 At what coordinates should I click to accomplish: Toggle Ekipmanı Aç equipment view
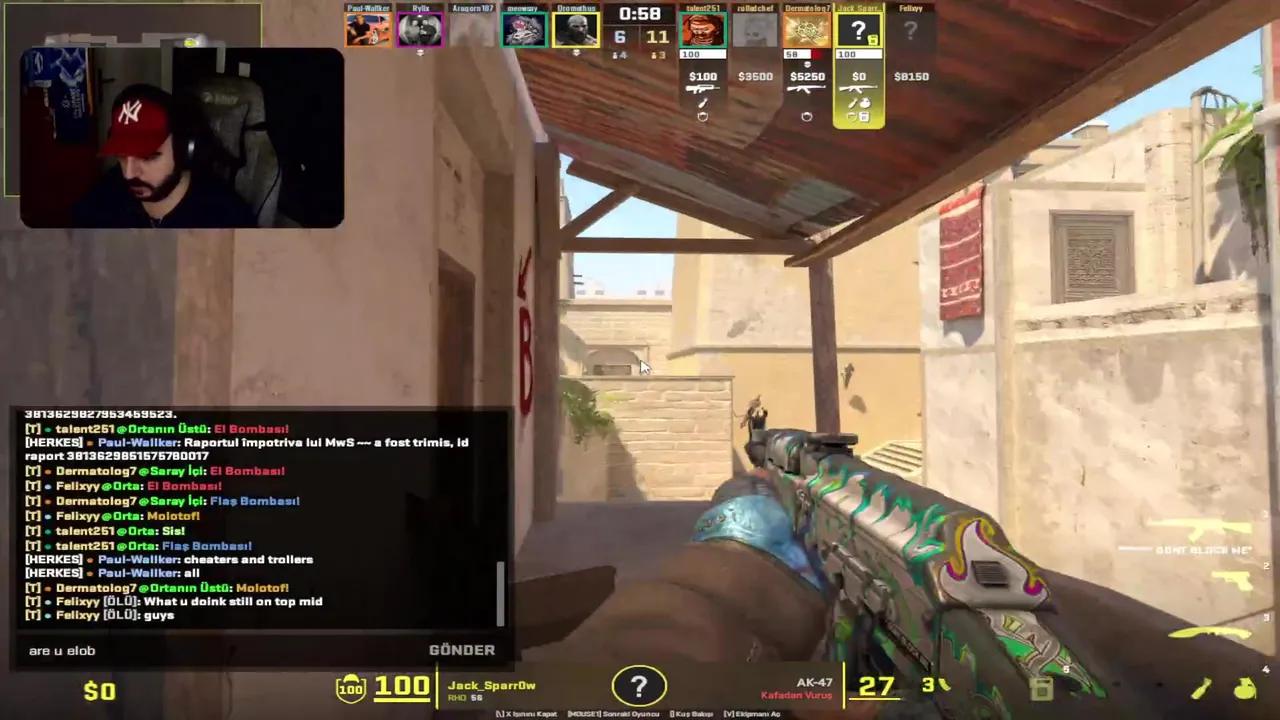pos(750,714)
